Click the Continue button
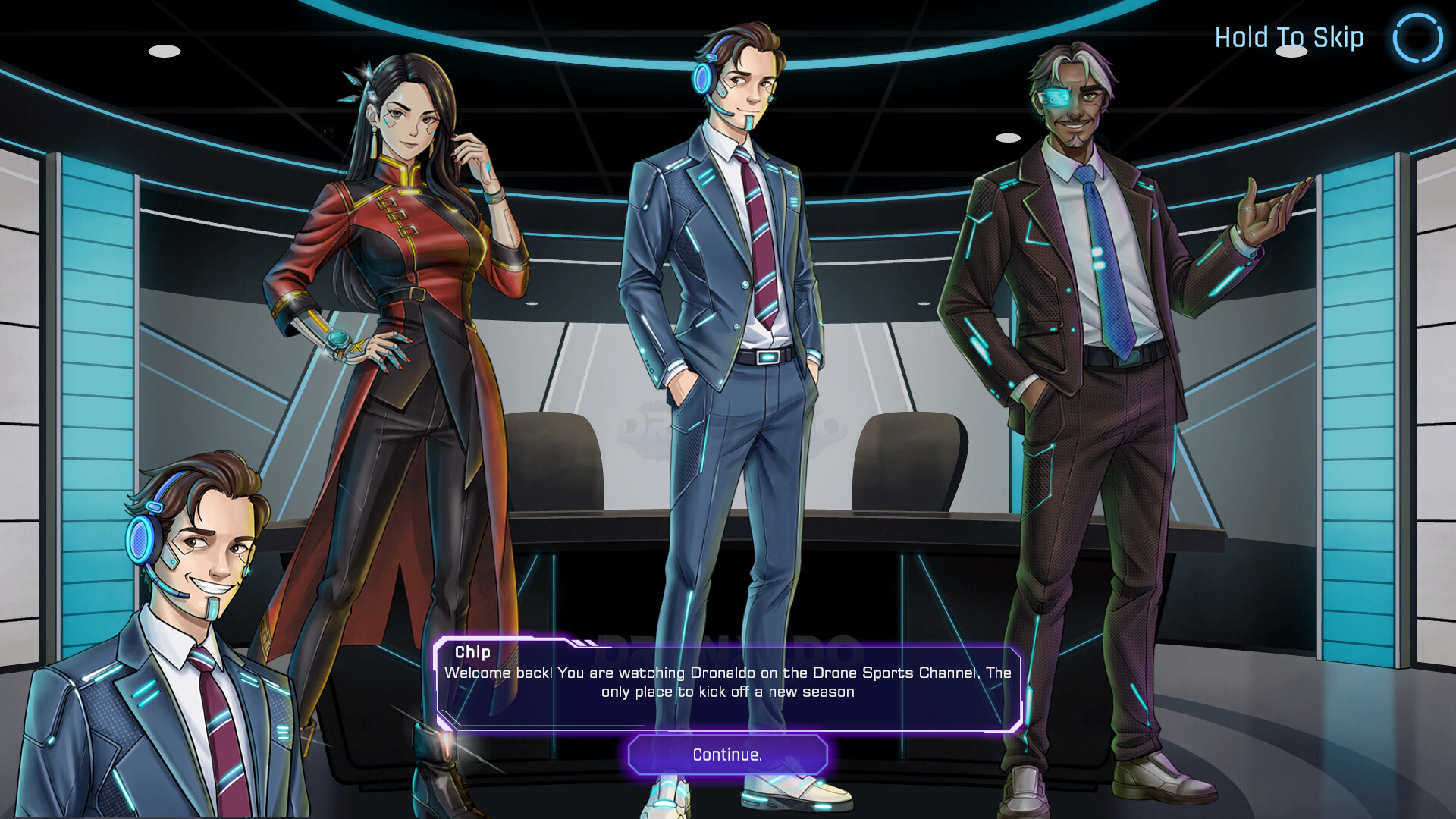Screen dimensions: 1456x819 pyautogui.click(x=727, y=755)
